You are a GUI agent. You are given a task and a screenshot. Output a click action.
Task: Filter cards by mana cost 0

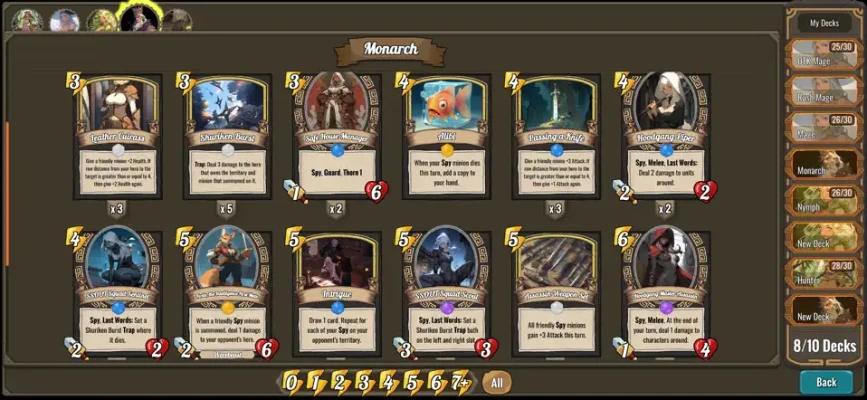coord(290,382)
